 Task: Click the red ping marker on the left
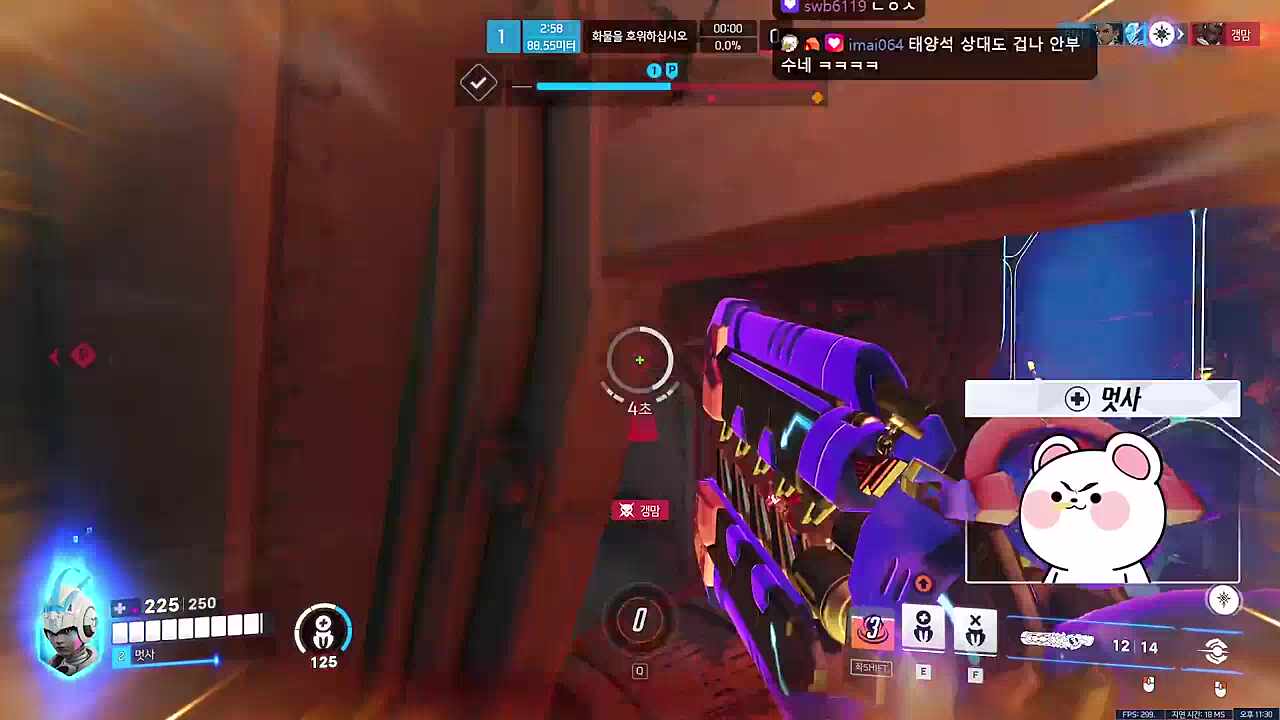click(x=83, y=356)
